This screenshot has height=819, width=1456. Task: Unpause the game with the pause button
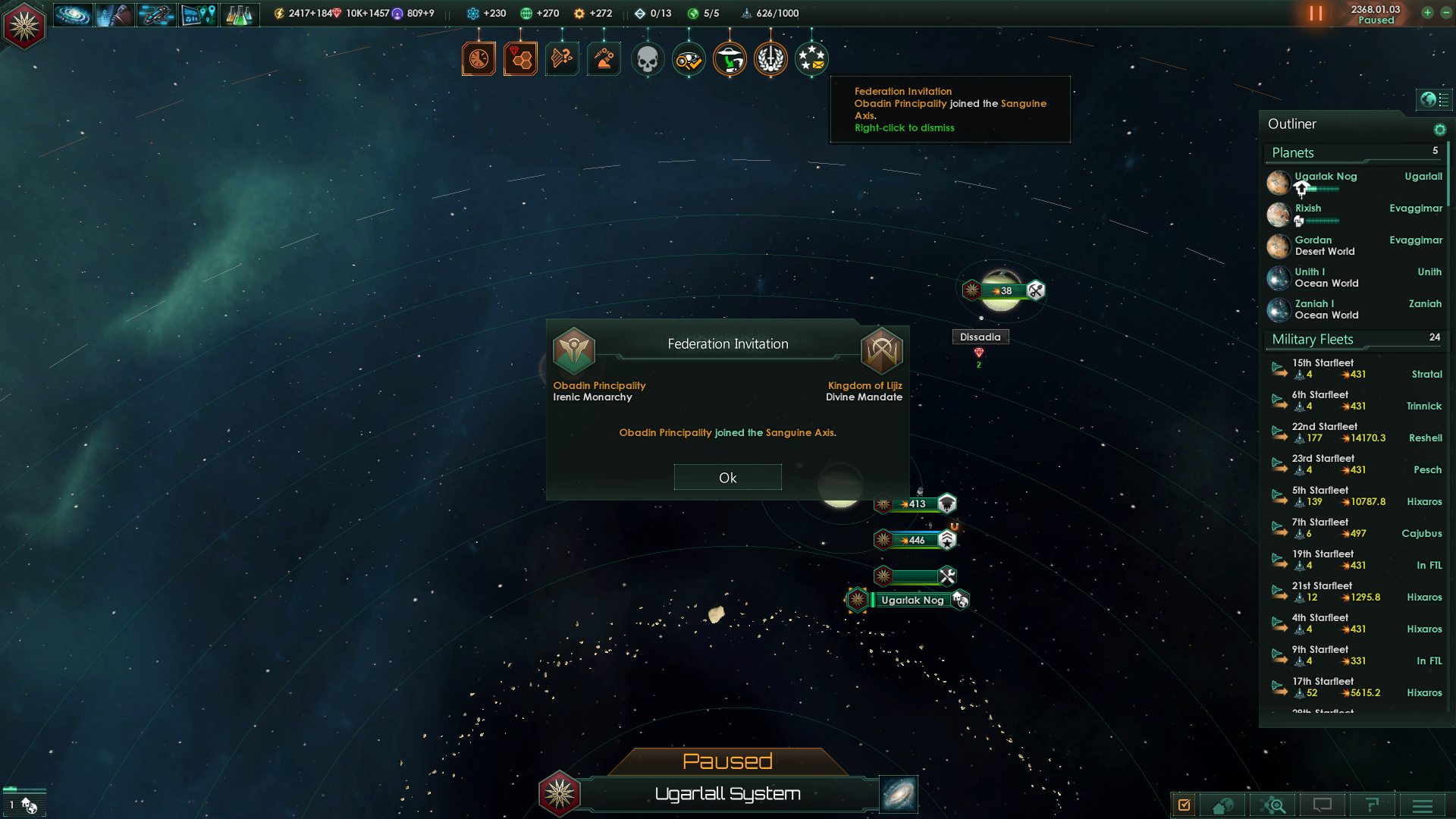coord(1316,14)
